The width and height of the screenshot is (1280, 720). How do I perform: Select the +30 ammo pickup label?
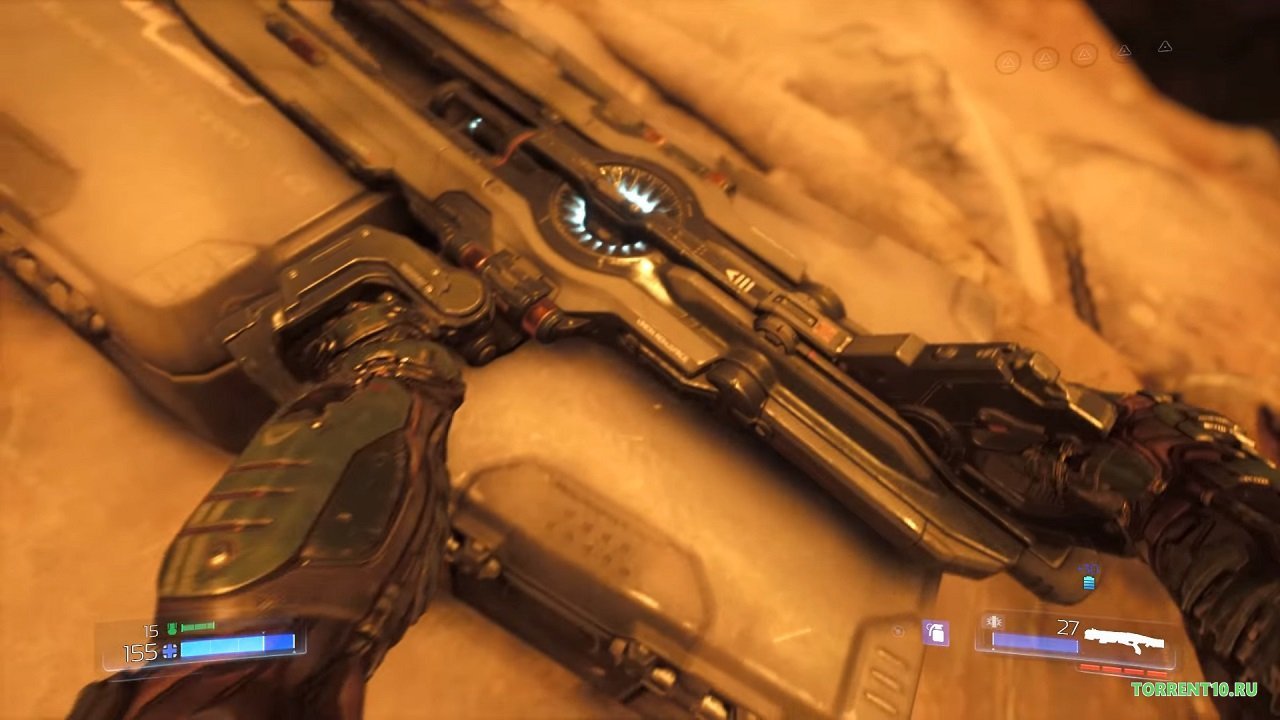coord(1087,567)
